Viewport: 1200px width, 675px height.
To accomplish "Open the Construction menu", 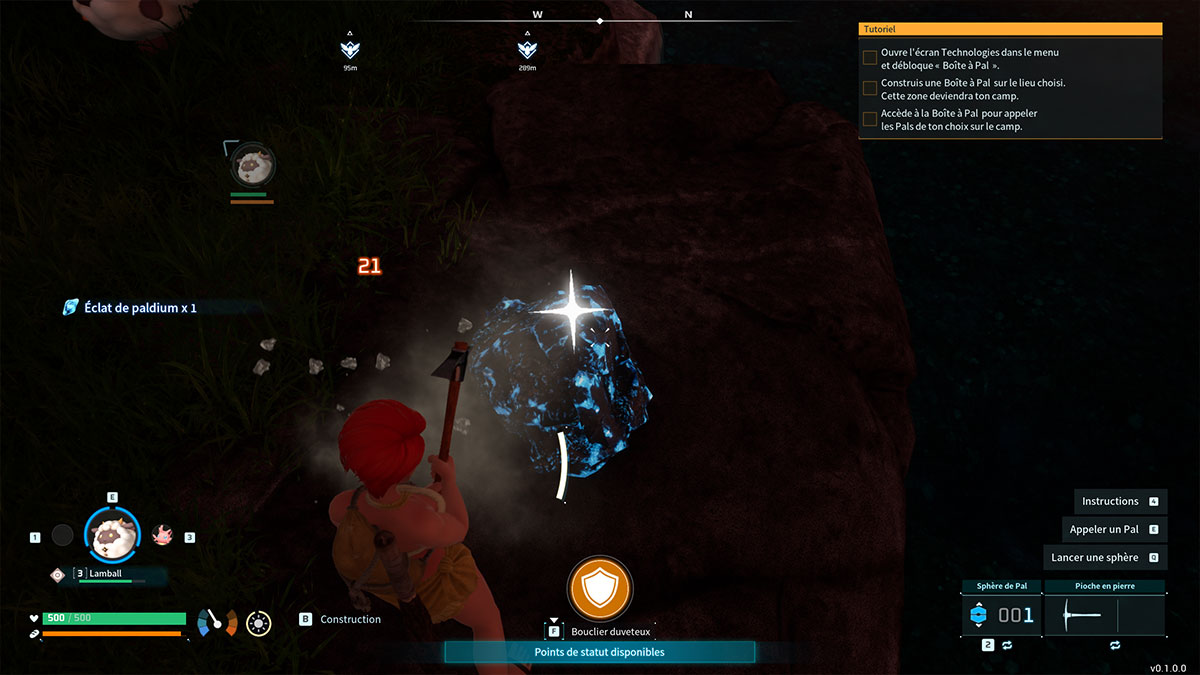I will pyautogui.click(x=350, y=619).
